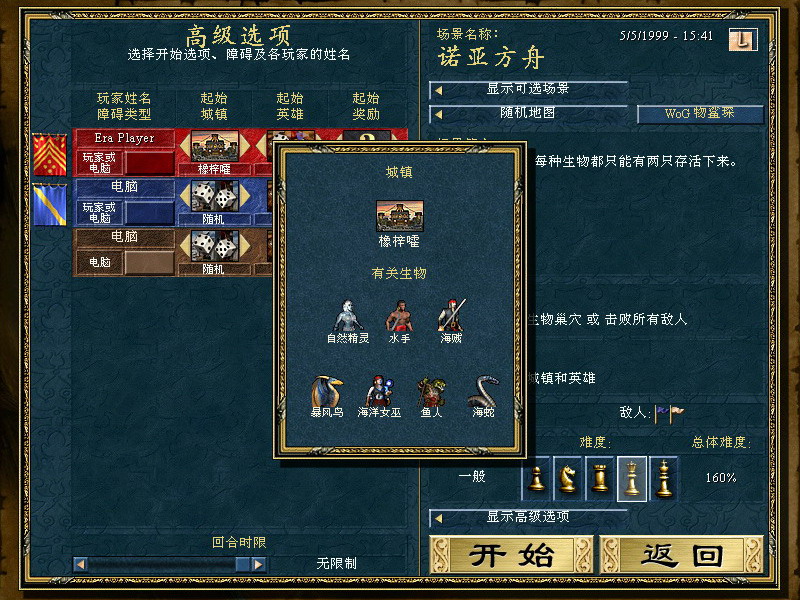Viewport: 800px width, 600px height.
Task: Select the king difficulty level
Action: click(x=663, y=477)
